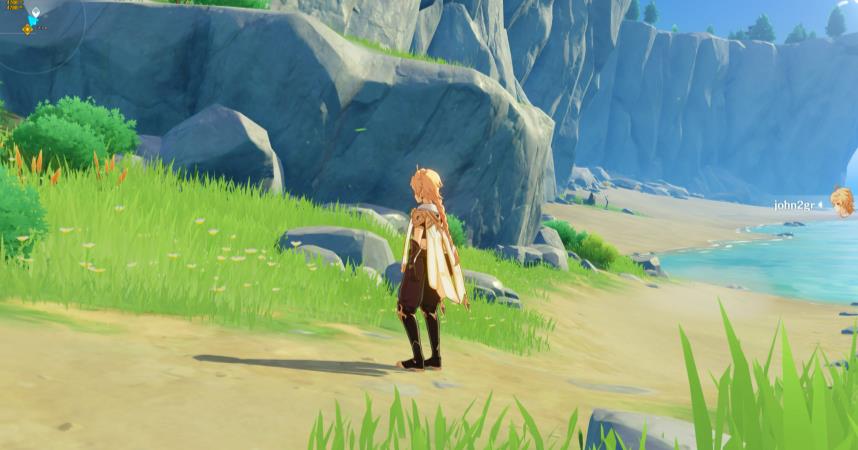Viewport: 858px width, 450px height.
Task: Select the john2gr party character portrait
Action: (842, 201)
